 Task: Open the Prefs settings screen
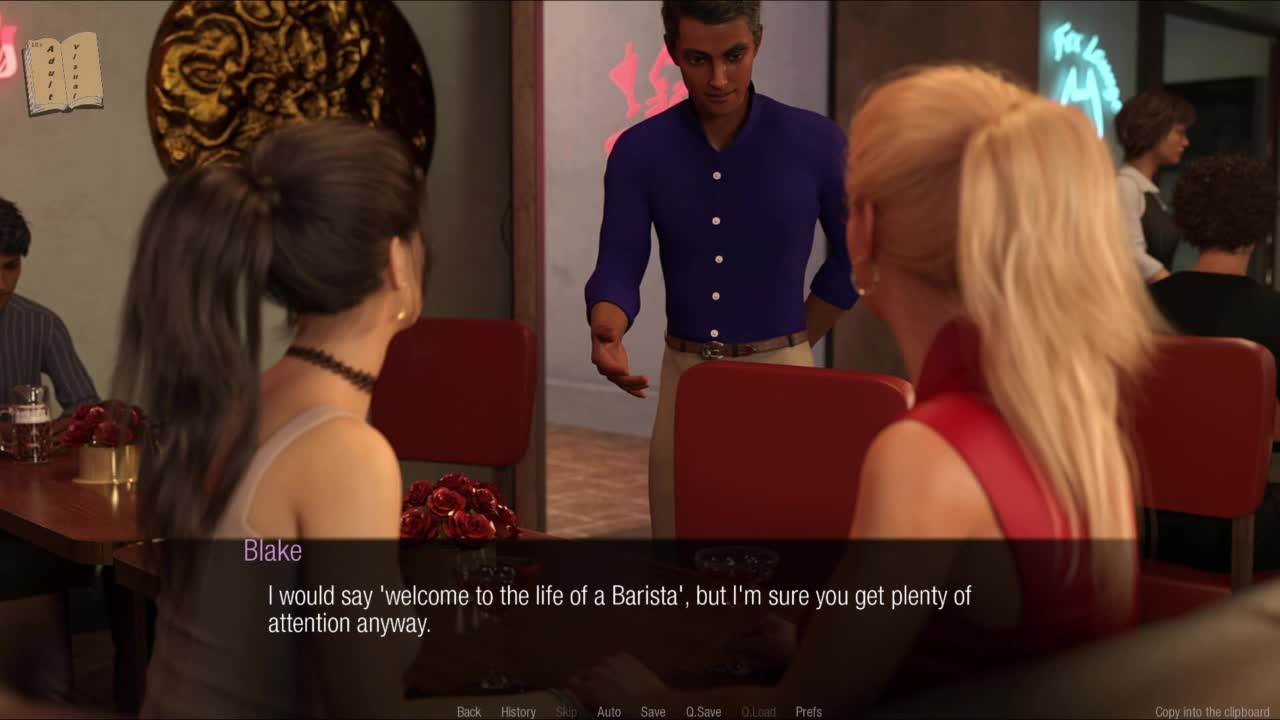[808, 712]
